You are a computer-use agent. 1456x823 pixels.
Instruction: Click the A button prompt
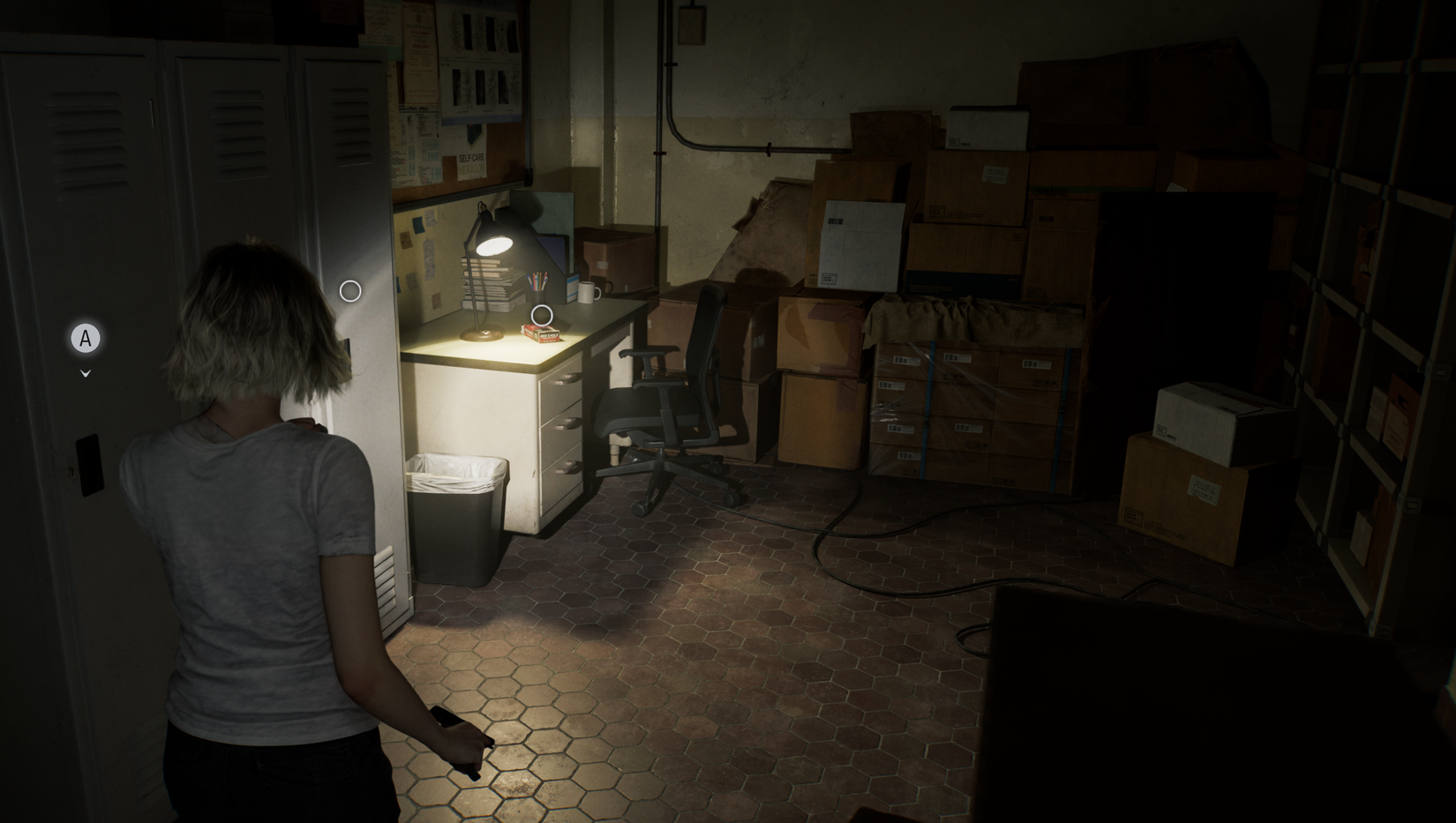(85, 338)
